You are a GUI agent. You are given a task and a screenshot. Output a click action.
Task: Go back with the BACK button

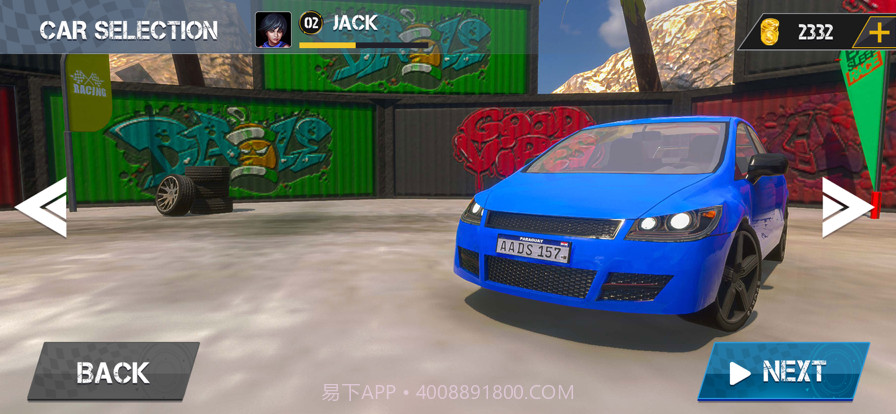pos(113,372)
